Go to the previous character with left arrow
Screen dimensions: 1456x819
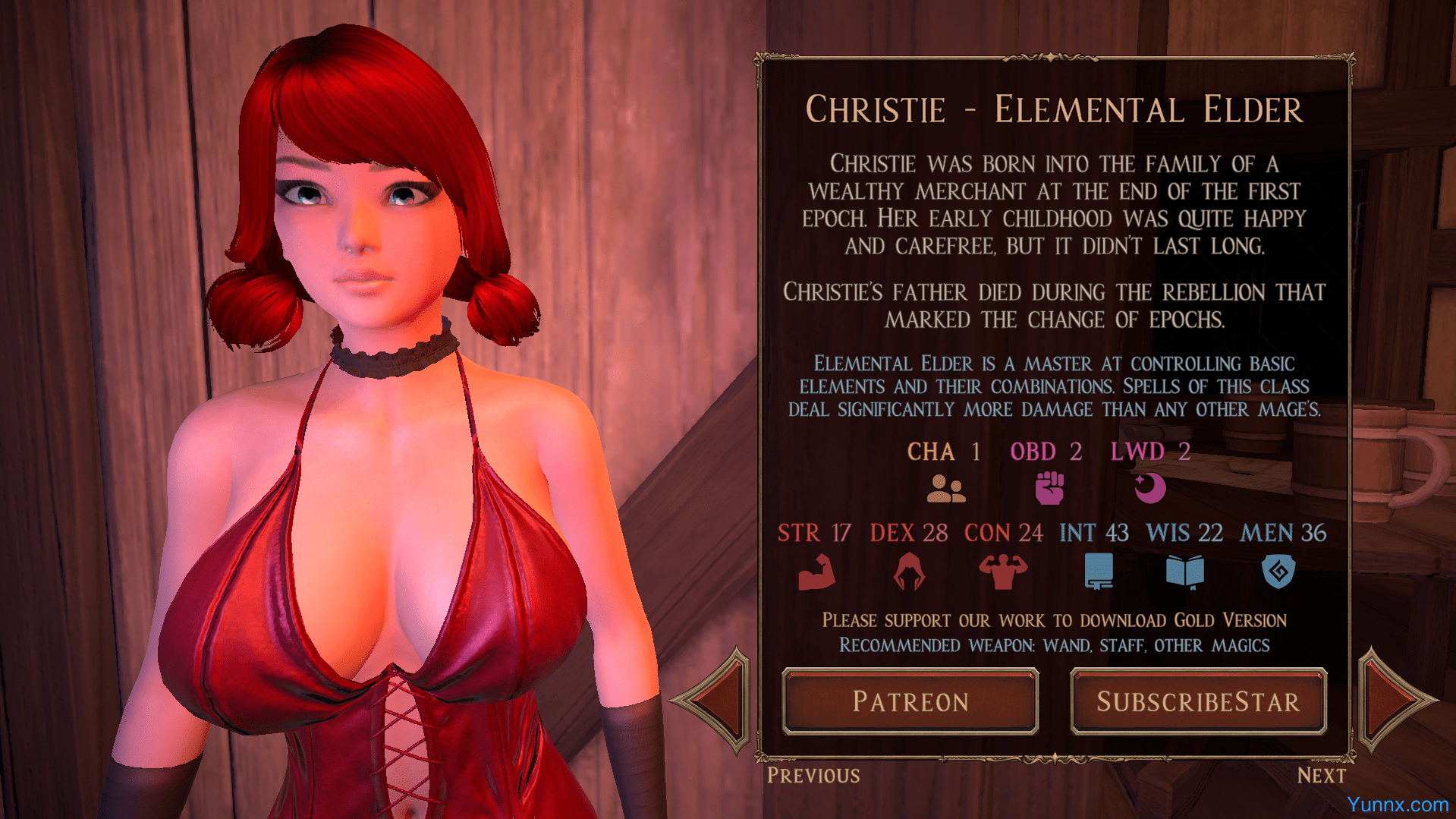click(715, 700)
